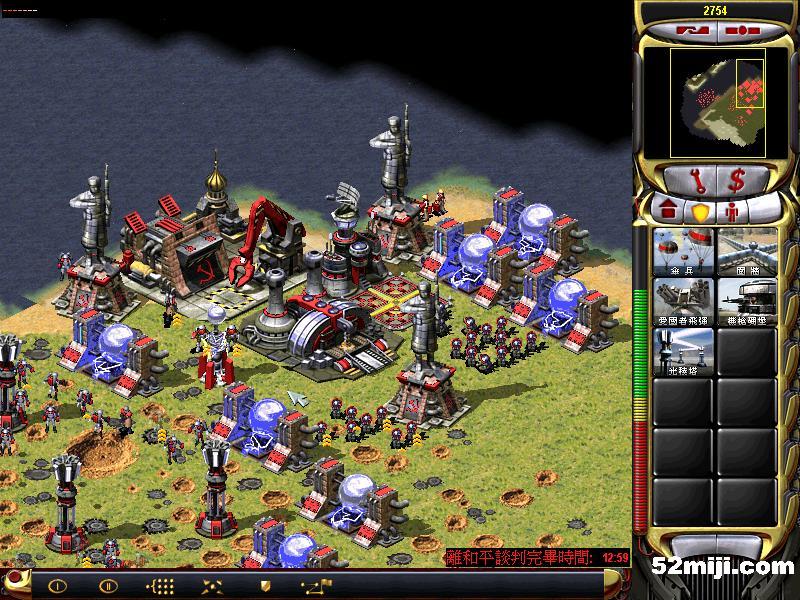Image resolution: width=800 pixels, height=600 pixels.
Task: Launch the paratroopers (伞兵) support power
Action: (682, 252)
